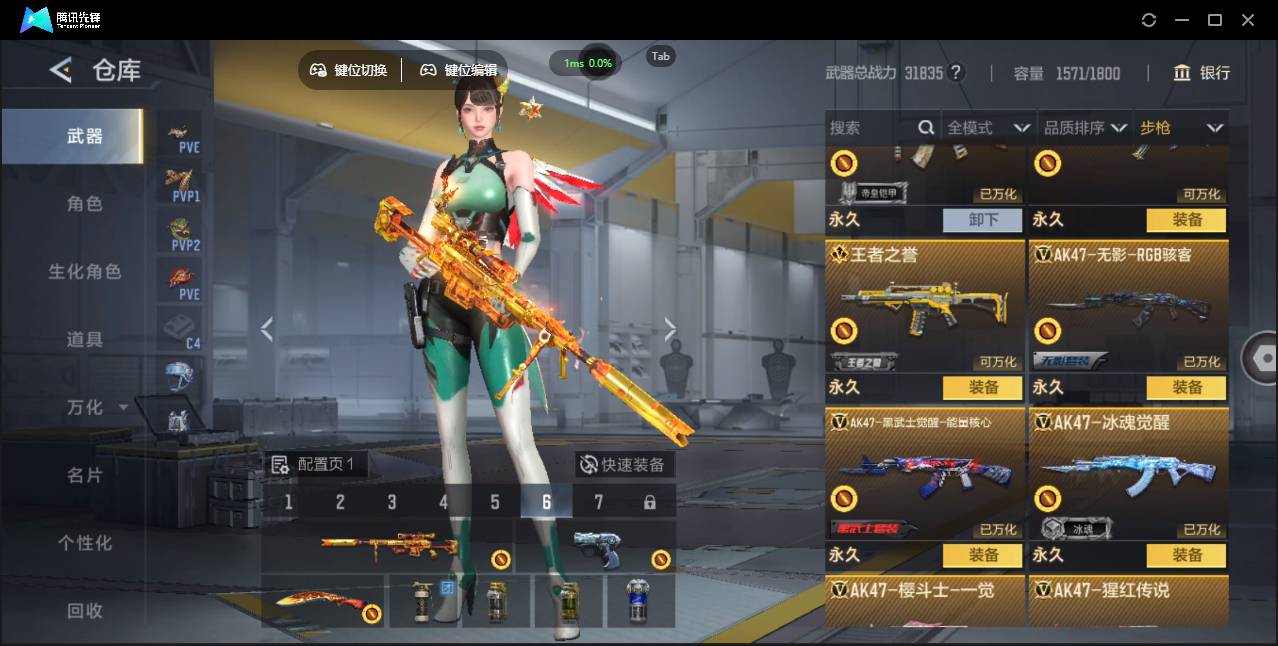The height and width of the screenshot is (646, 1278).
Task: Open the 全模式 mode filter dropdown
Action: (988, 128)
